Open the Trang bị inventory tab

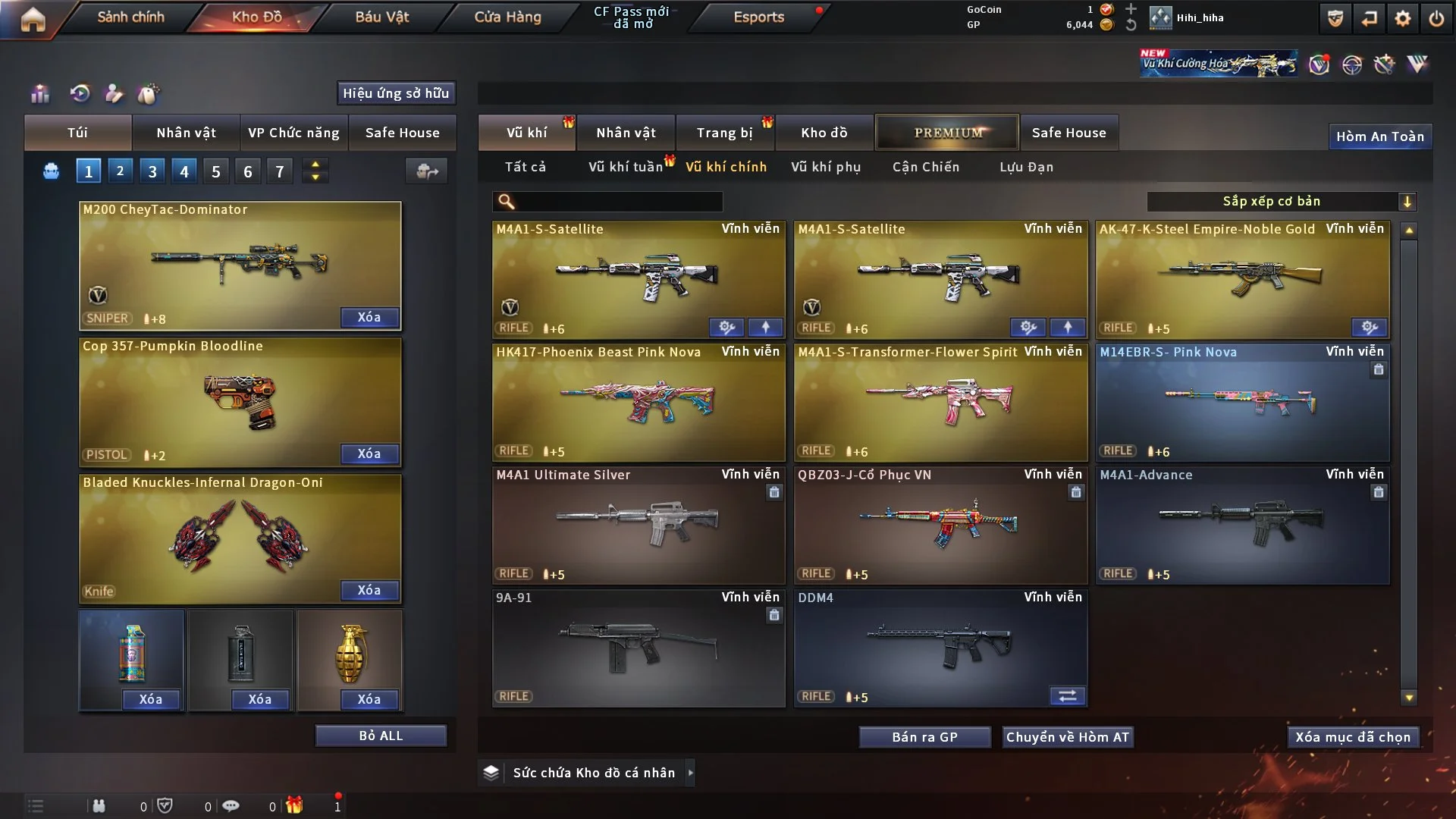coord(724,133)
